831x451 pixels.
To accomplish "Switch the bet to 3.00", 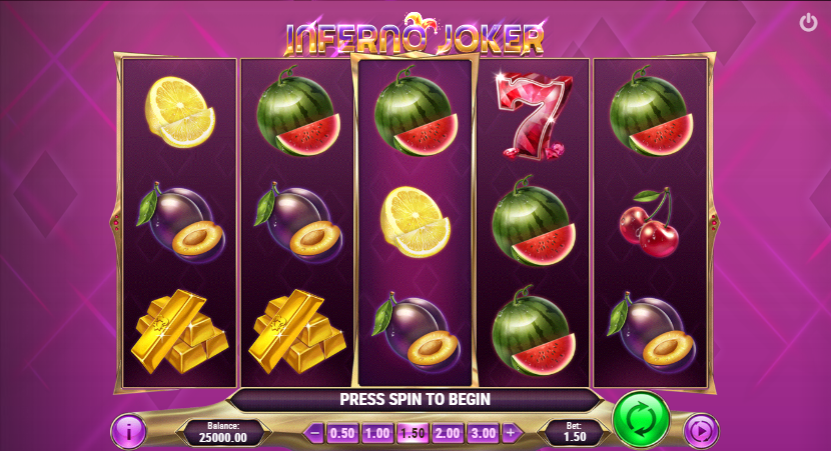I will [x=482, y=433].
